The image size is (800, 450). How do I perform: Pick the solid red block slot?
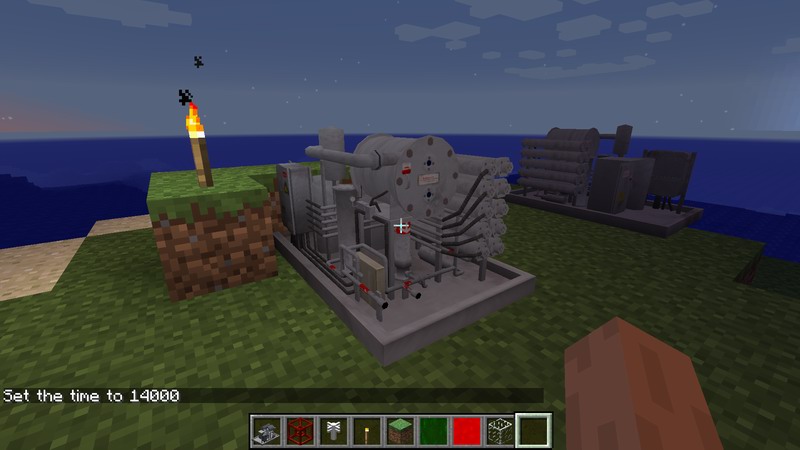coord(466,431)
